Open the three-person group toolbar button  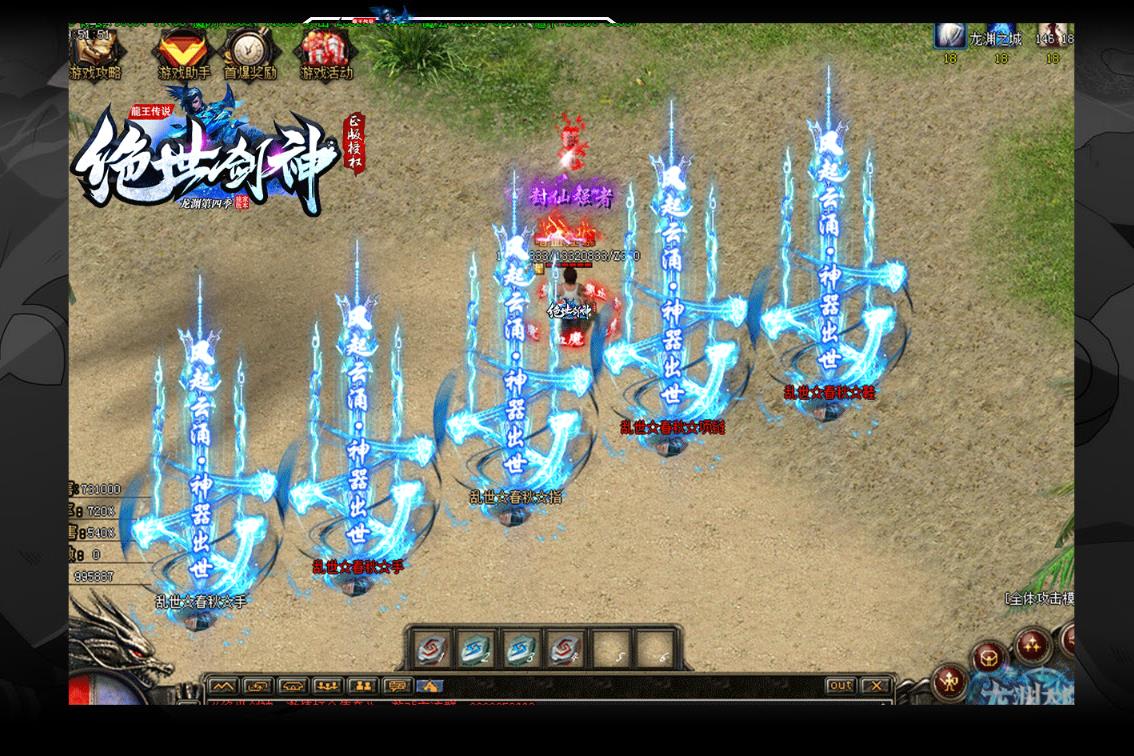(328, 686)
